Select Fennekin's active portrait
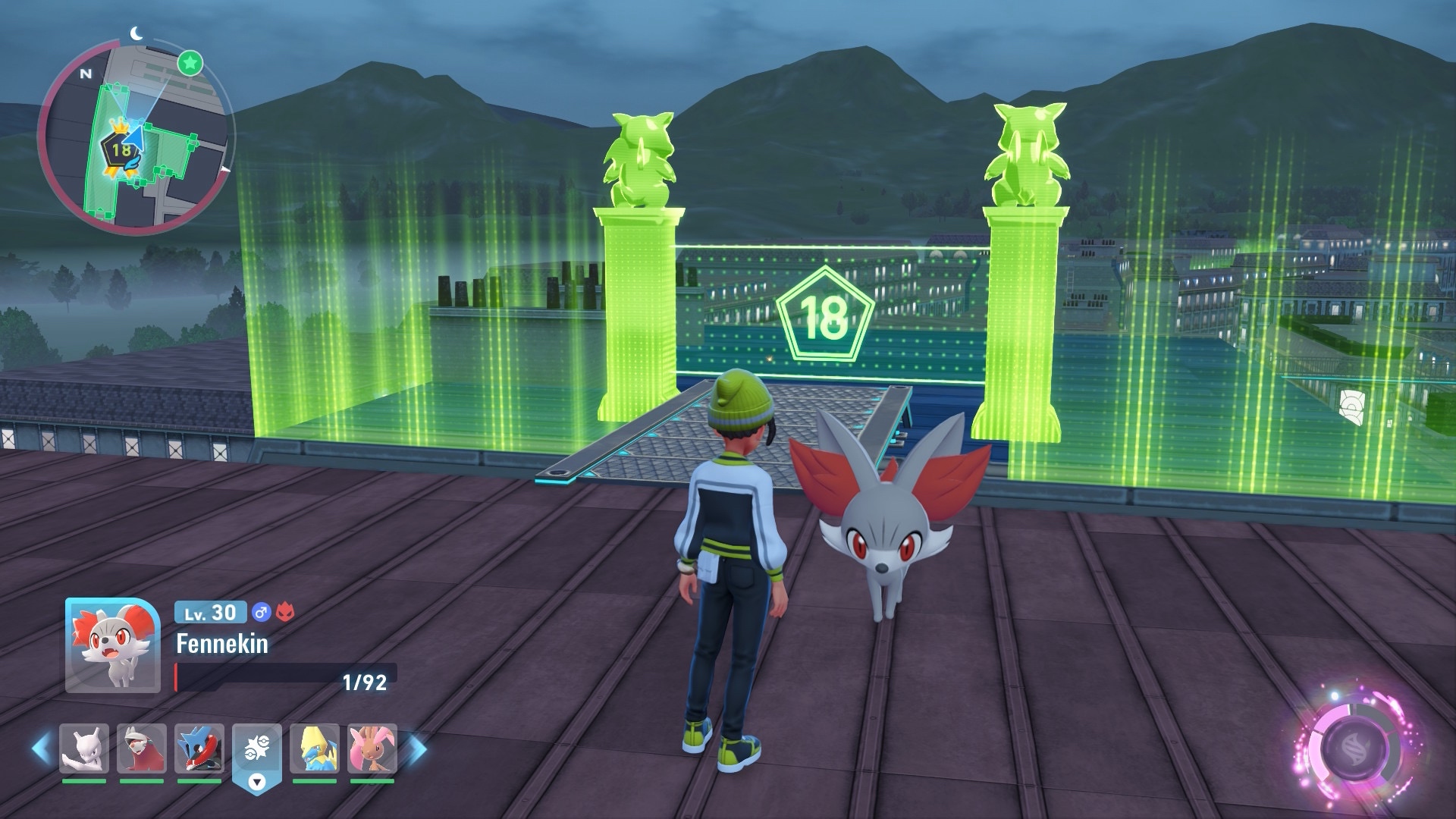This screenshot has height=819, width=1456. (112, 645)
